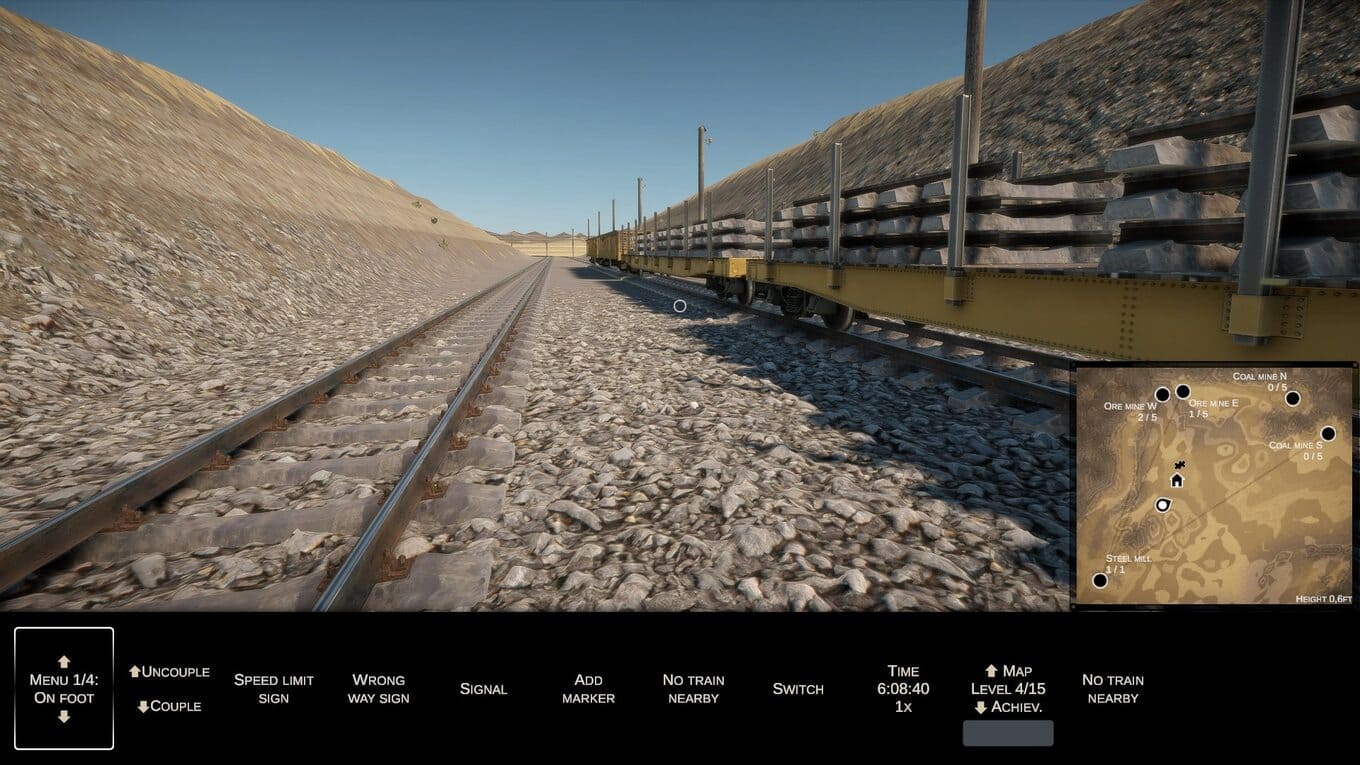Activate the Signal tool
This screenshot has width=1360, height=765.
(x=483, y=689)
